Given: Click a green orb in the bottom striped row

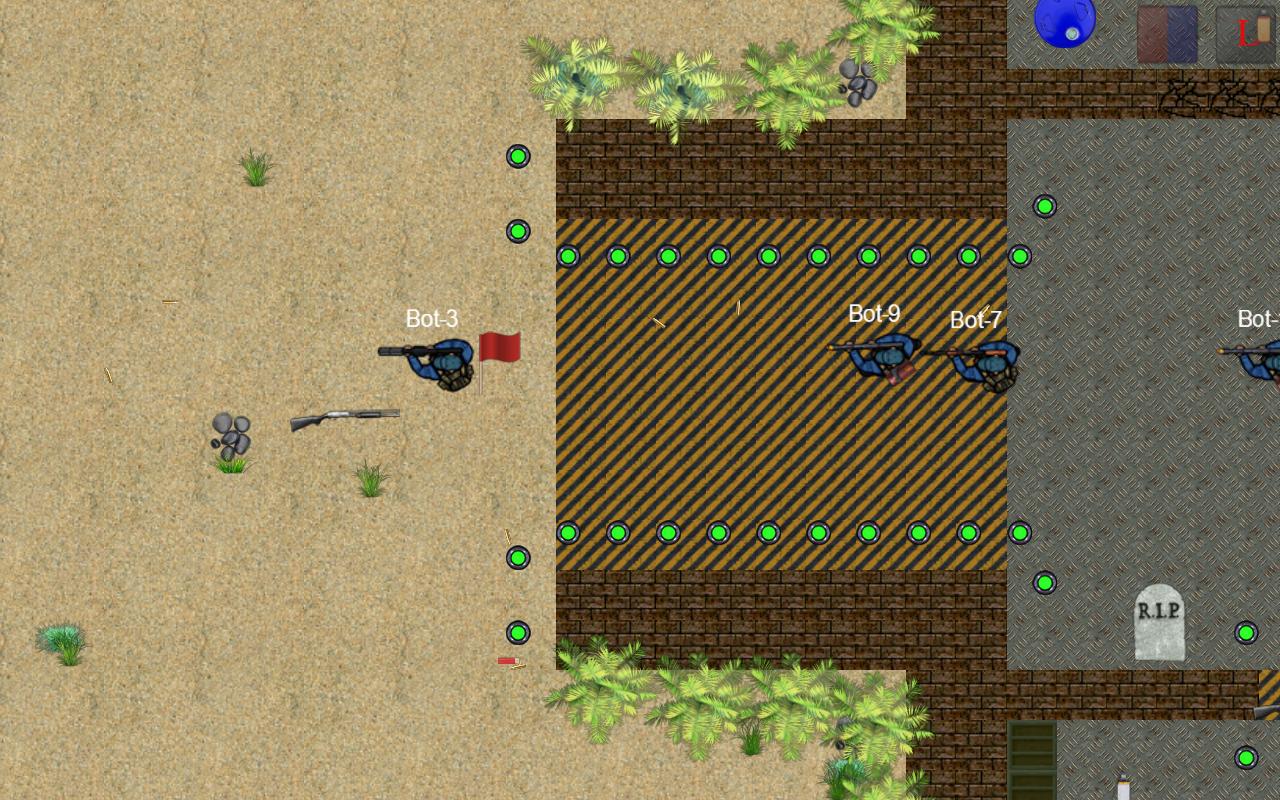Looking at the screenshot, I should [718, 531].
